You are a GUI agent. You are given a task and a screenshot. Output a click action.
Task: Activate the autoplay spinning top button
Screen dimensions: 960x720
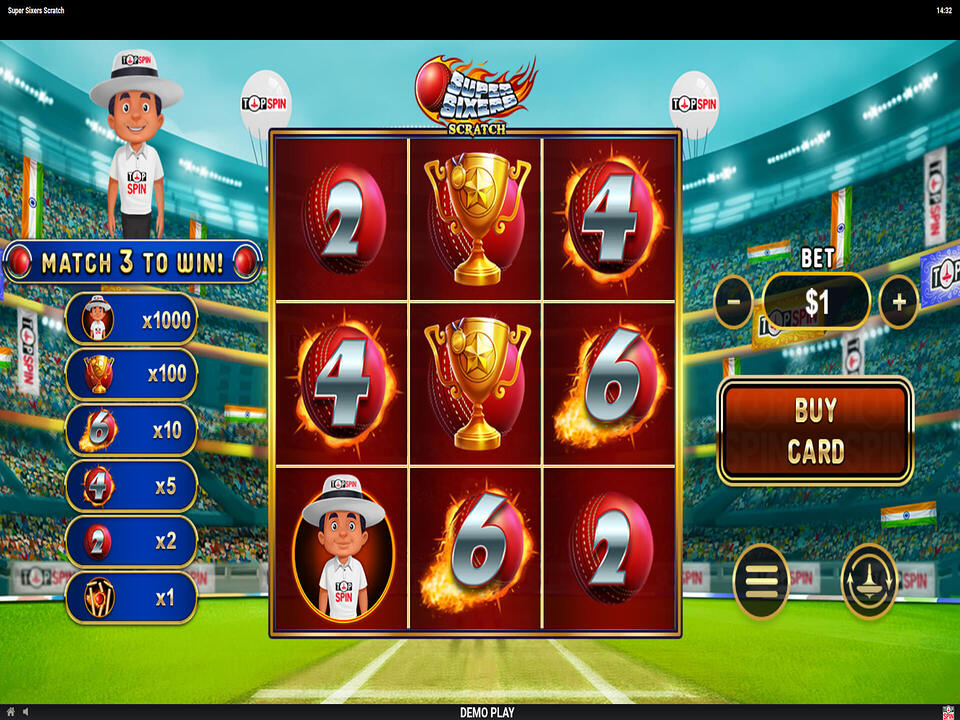869,581
